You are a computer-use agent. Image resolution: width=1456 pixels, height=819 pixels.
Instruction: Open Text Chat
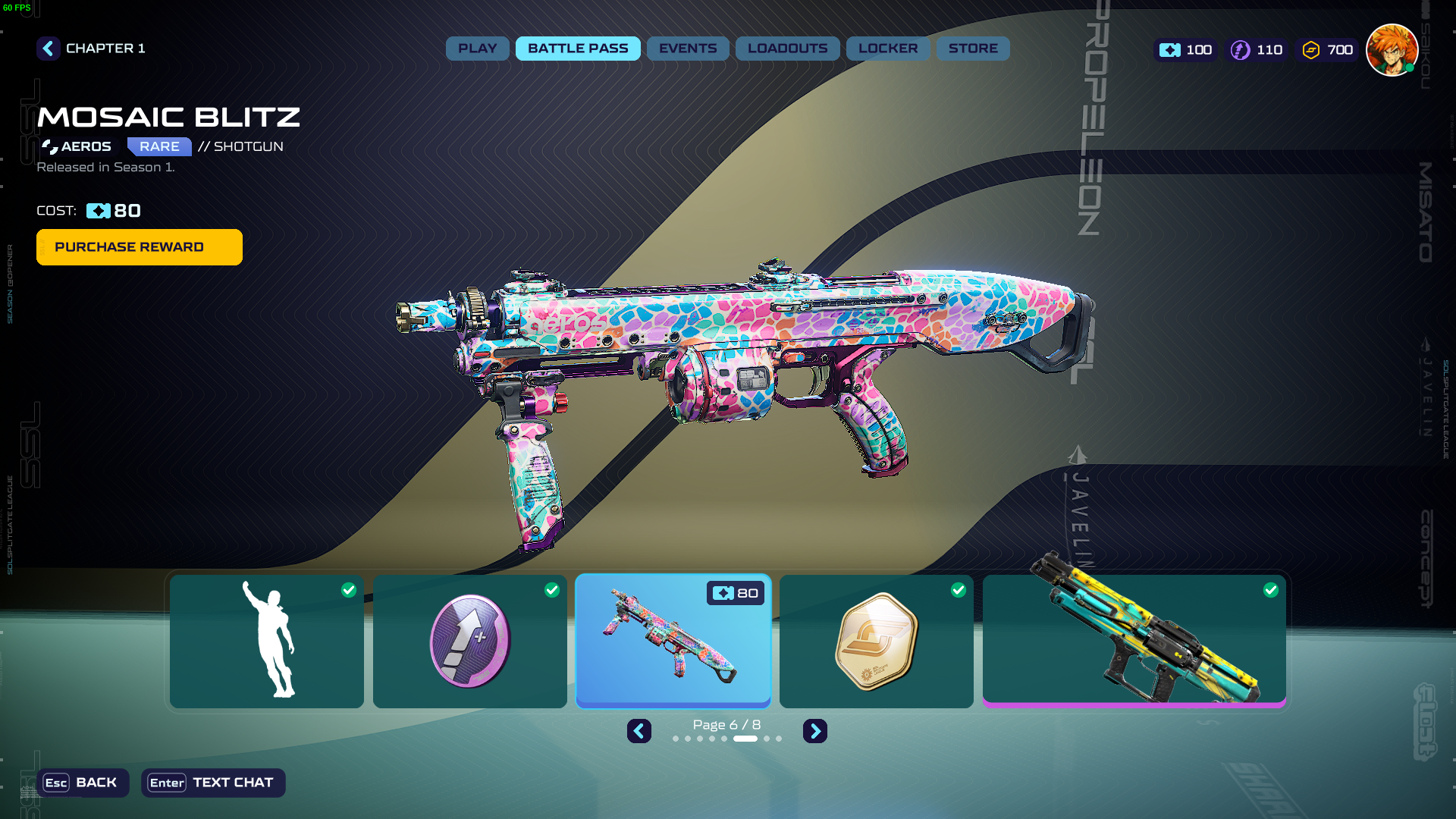click(x=213, y=783)
